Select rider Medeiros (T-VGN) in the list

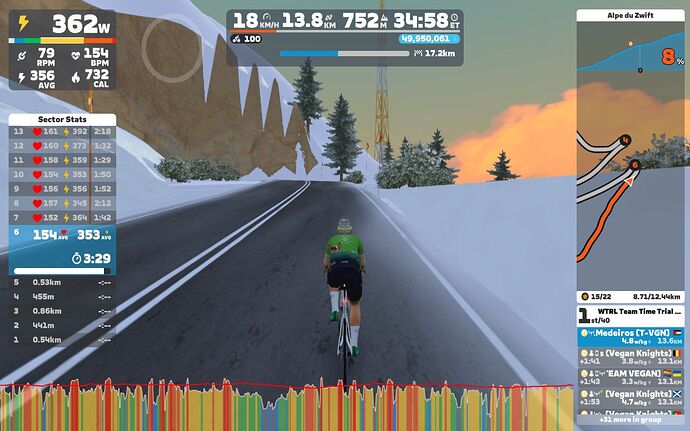(631, 337)
